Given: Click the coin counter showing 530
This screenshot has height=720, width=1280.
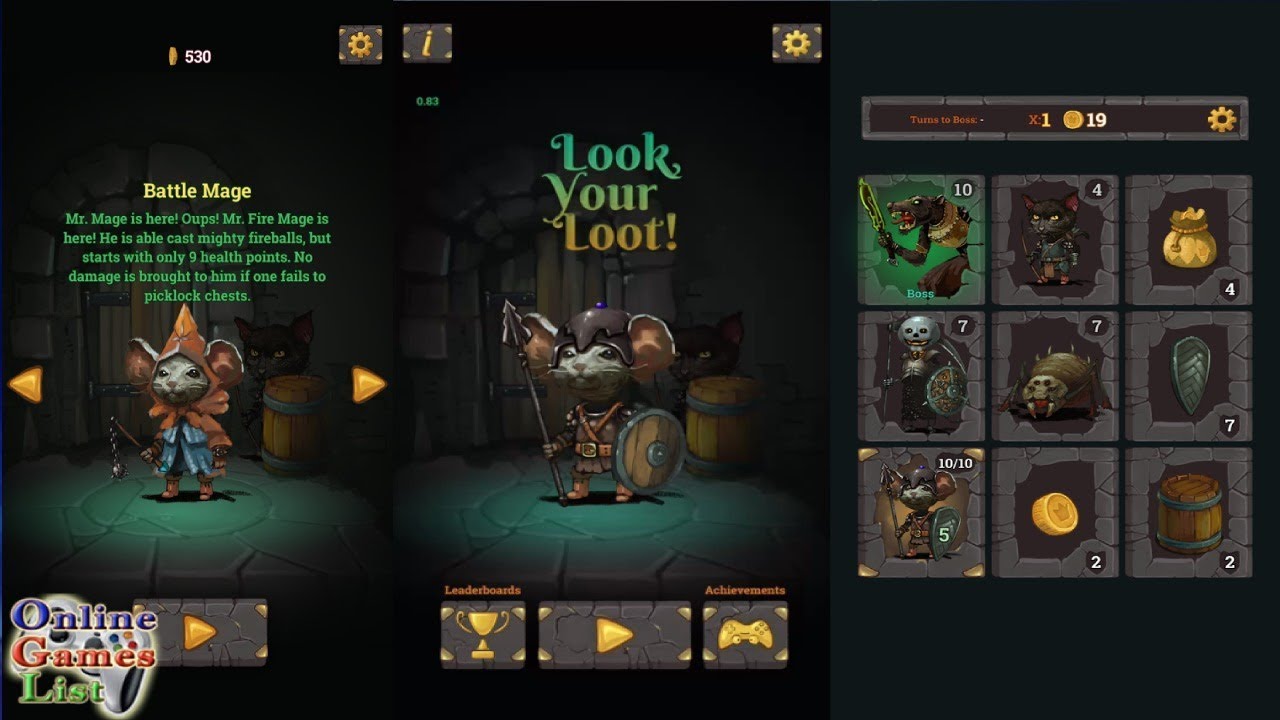Looking at the screenshot, I should tap(189, 56).
